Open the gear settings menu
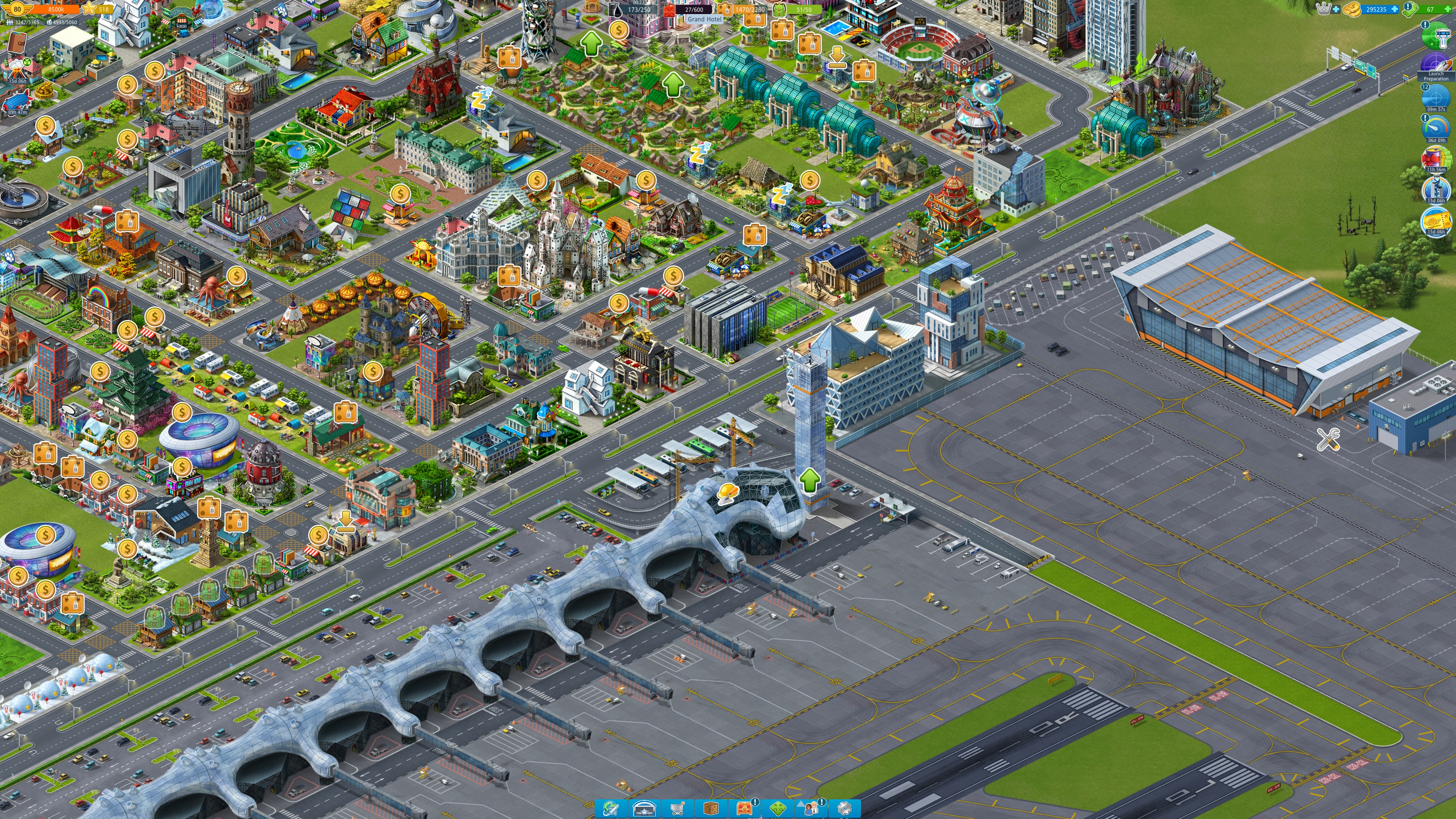This screenshot has width=1456, height=819. 844,808
